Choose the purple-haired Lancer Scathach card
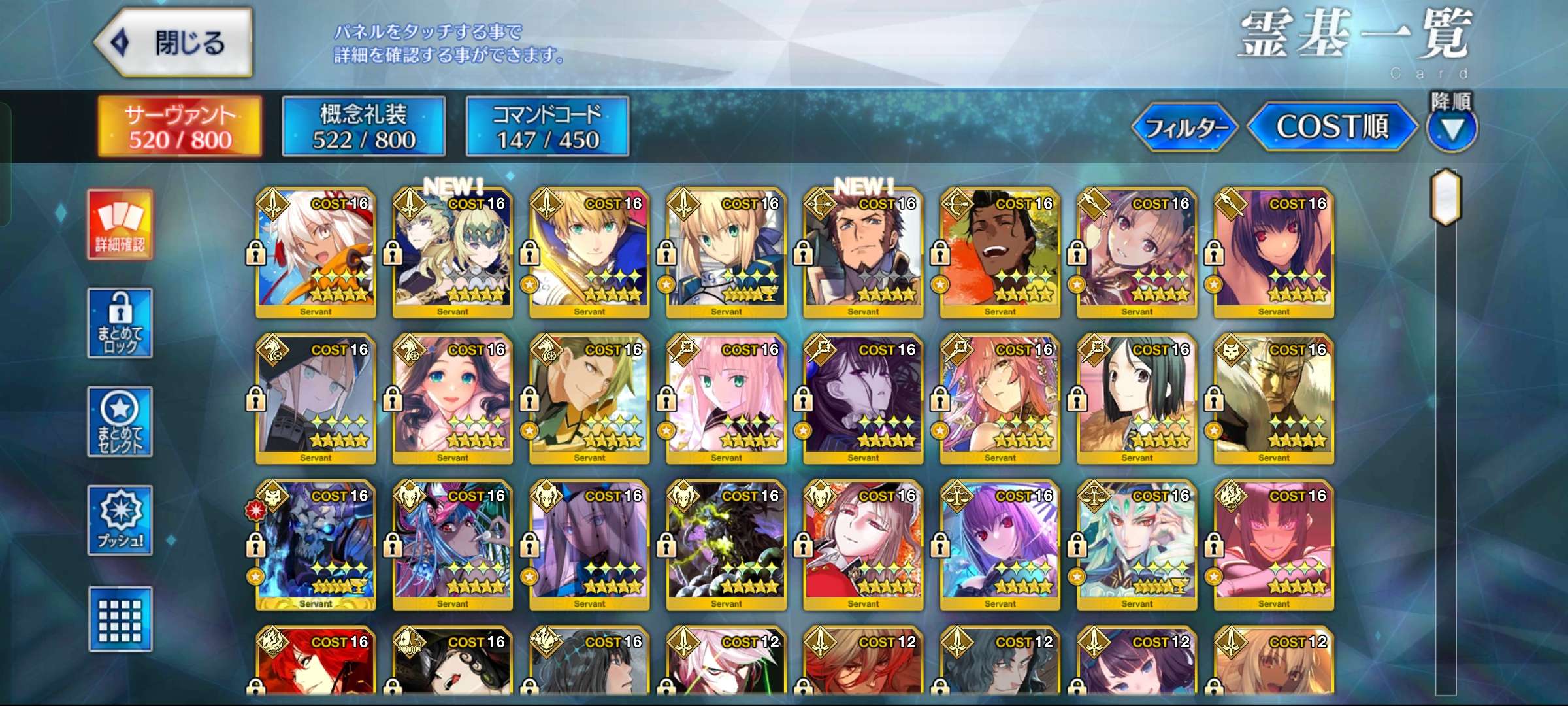Image resolution: width=1568 pixels, height=706 pixels. 1274,252
